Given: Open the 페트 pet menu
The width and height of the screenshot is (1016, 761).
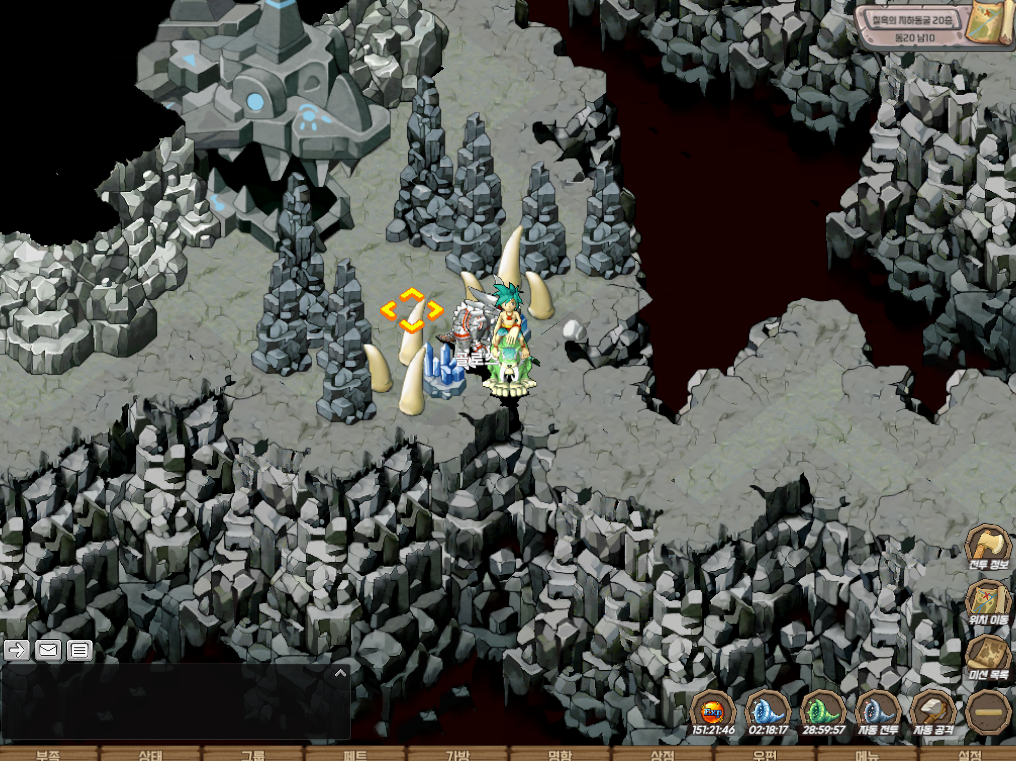Looking at the screenshot, I should tap(355, 754).
